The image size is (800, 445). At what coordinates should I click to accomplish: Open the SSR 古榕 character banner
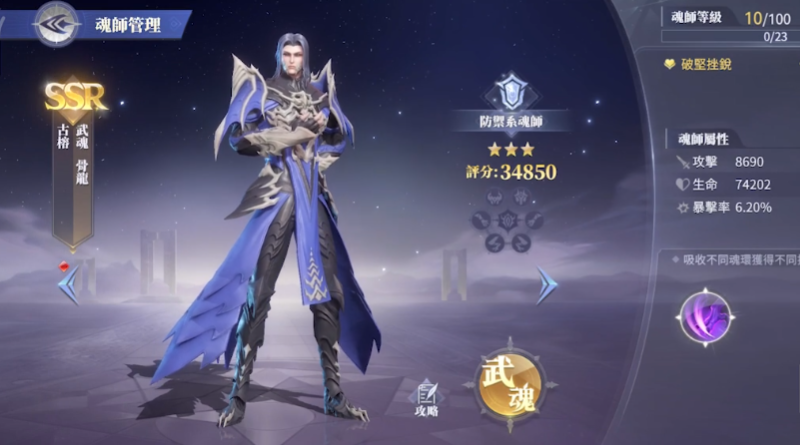[75, 160]
